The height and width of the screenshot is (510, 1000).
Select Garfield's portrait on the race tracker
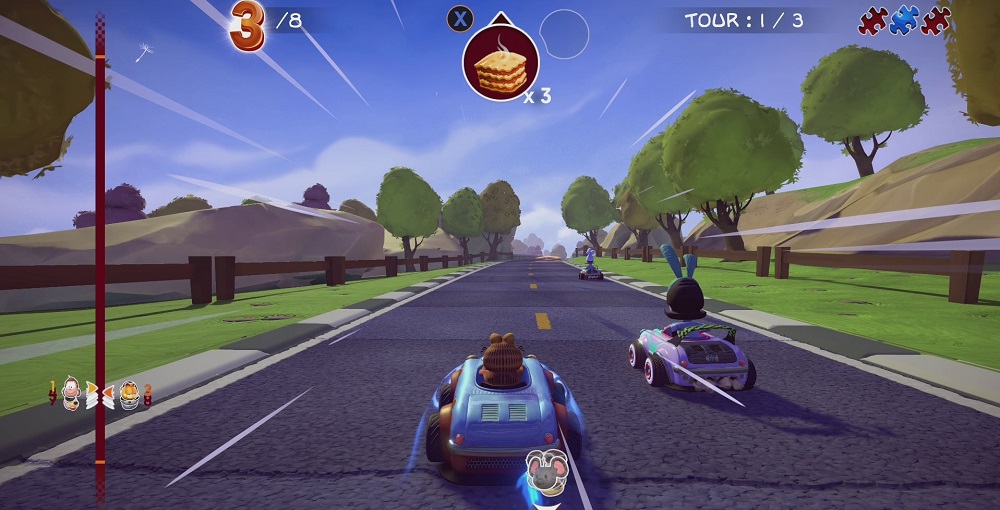[x=130, y=394]
